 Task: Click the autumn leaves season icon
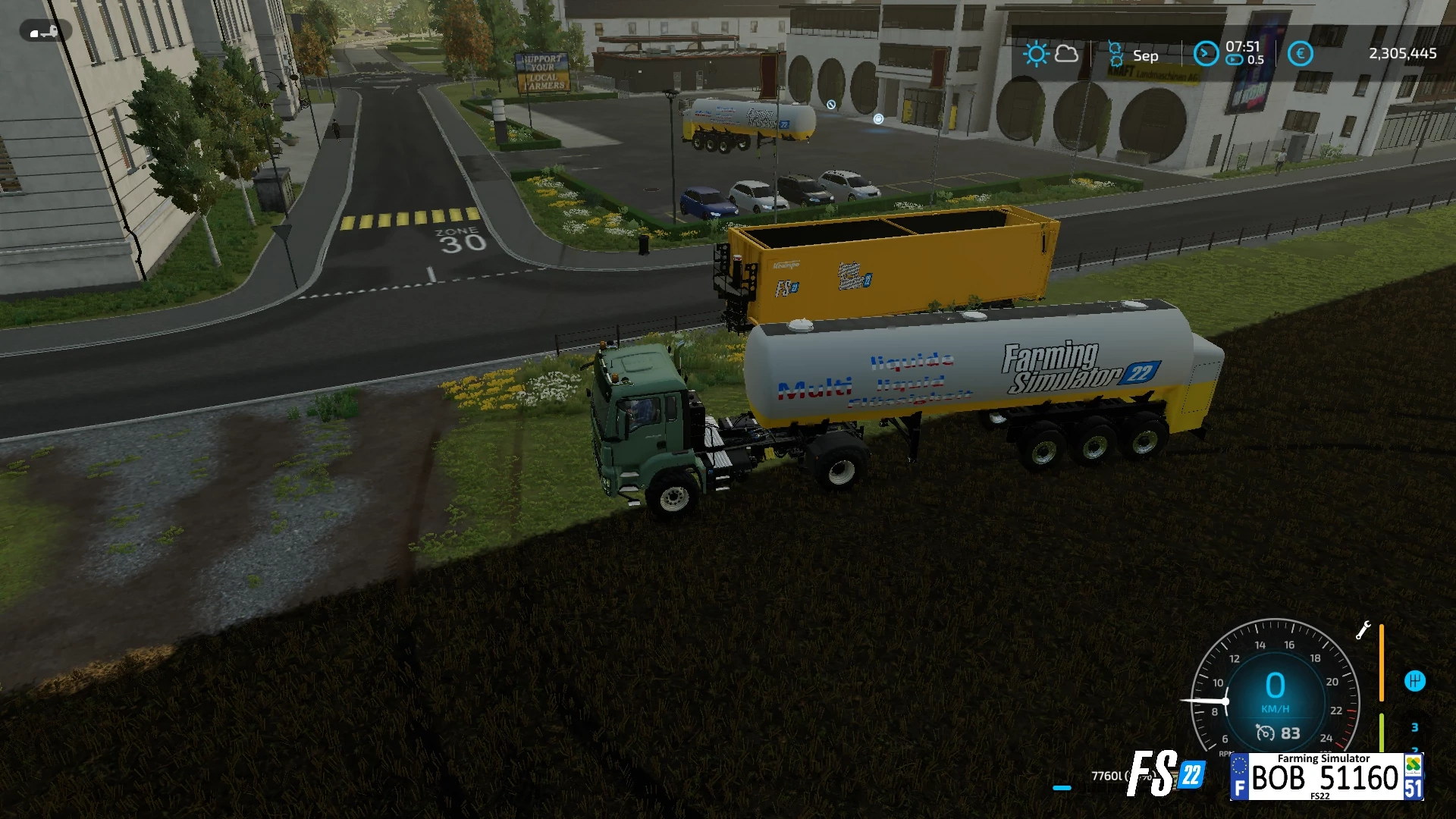coord(1116,55)
